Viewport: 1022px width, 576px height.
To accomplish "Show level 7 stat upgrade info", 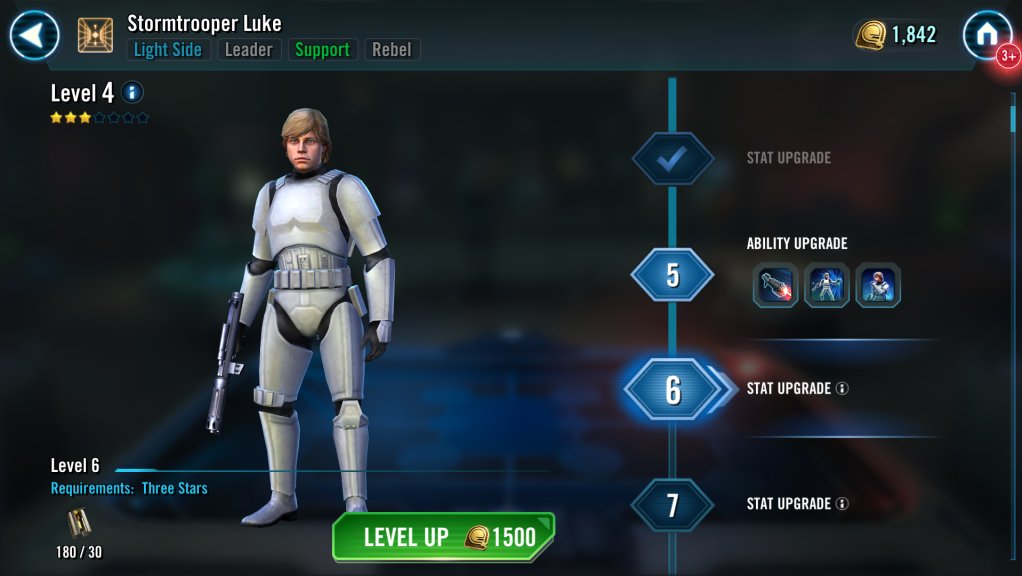I will 842,504.
